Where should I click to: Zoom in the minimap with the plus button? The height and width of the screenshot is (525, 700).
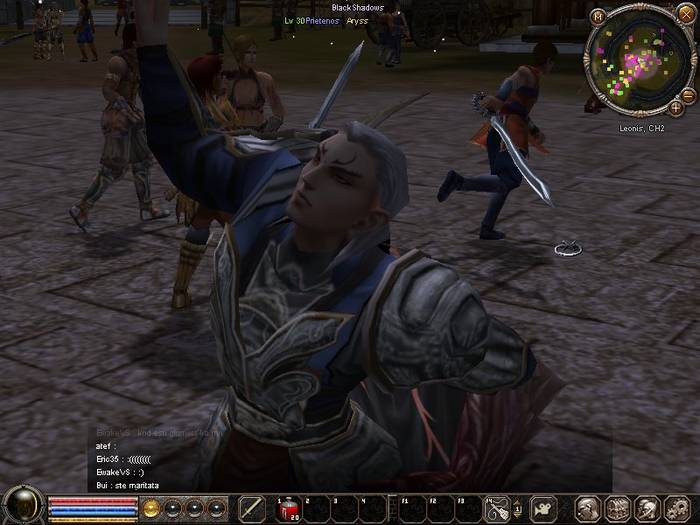click(x=677, y=106)
